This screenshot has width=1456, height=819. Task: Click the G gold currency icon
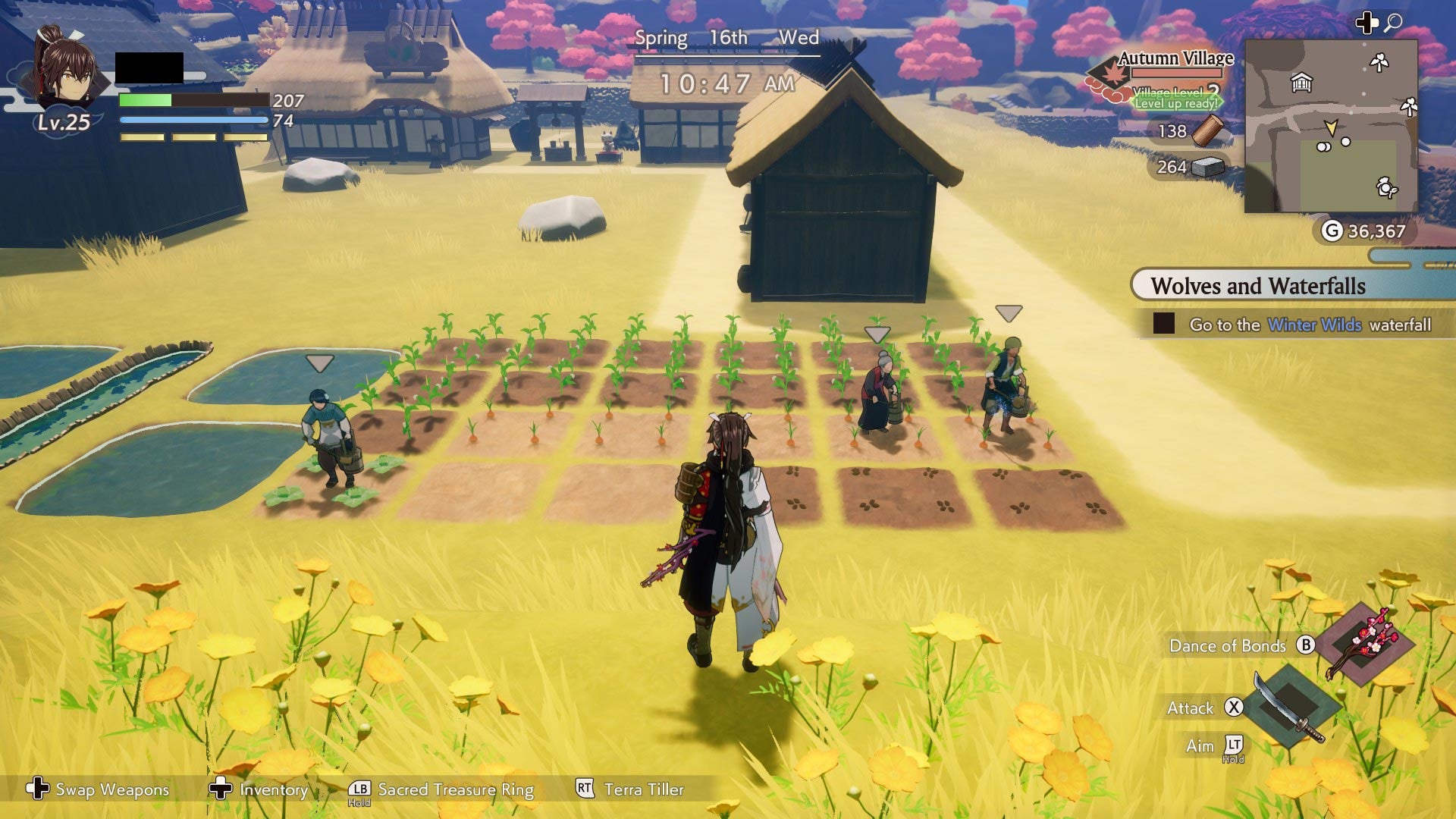point(1331,230)
